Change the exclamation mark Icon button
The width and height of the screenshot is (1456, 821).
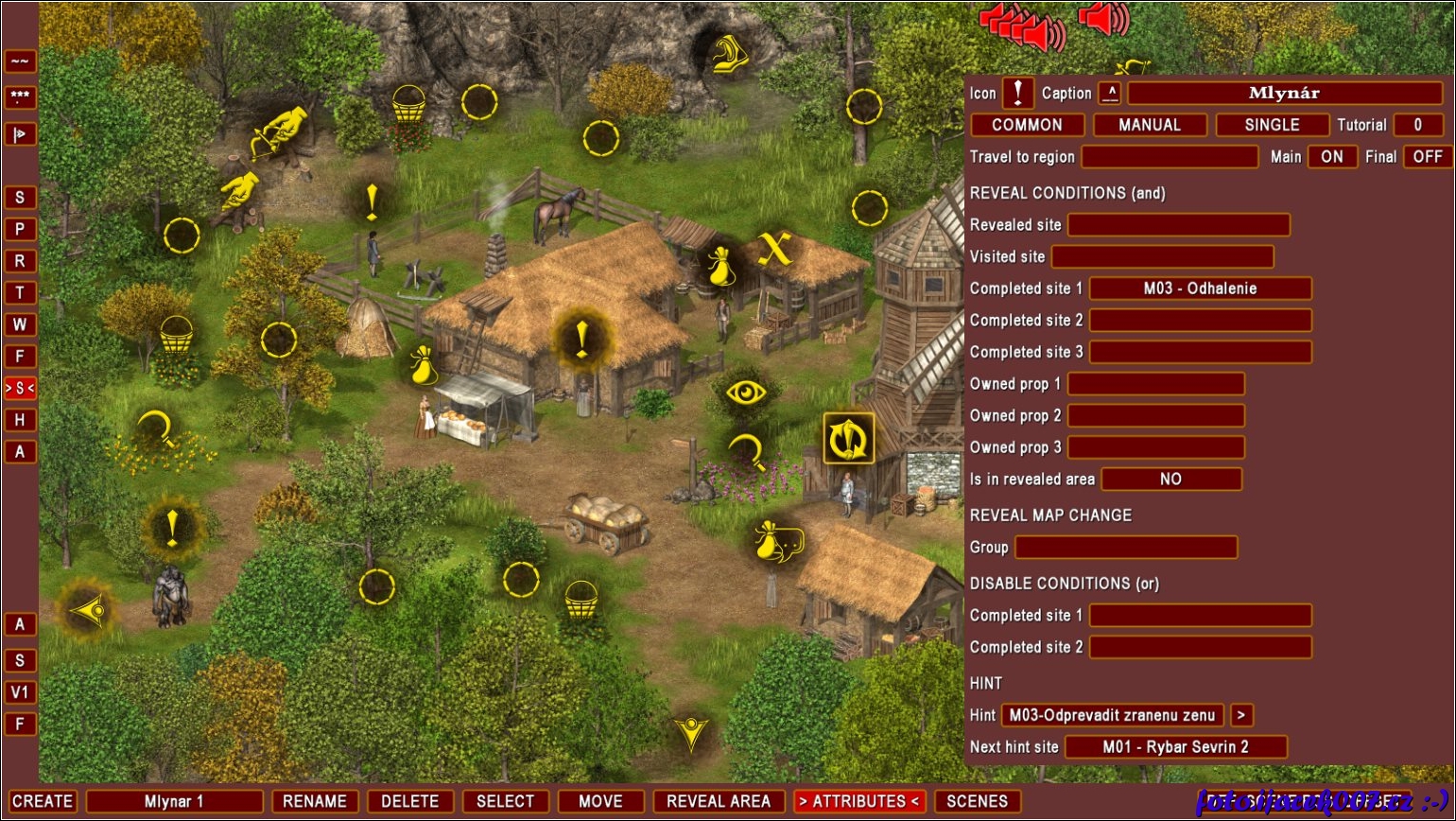(1017, 93)
